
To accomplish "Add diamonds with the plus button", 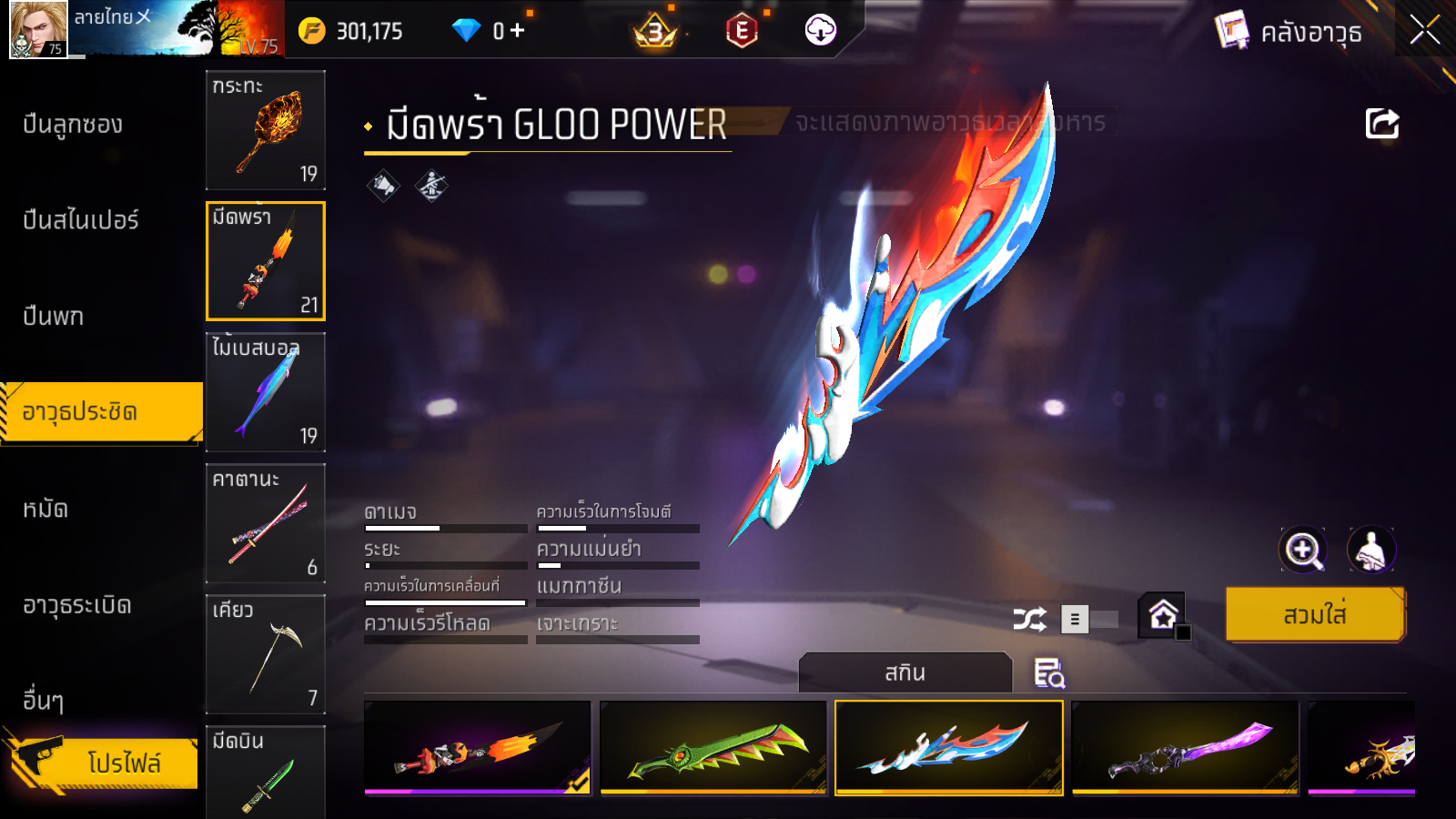I will coord(518,31).
